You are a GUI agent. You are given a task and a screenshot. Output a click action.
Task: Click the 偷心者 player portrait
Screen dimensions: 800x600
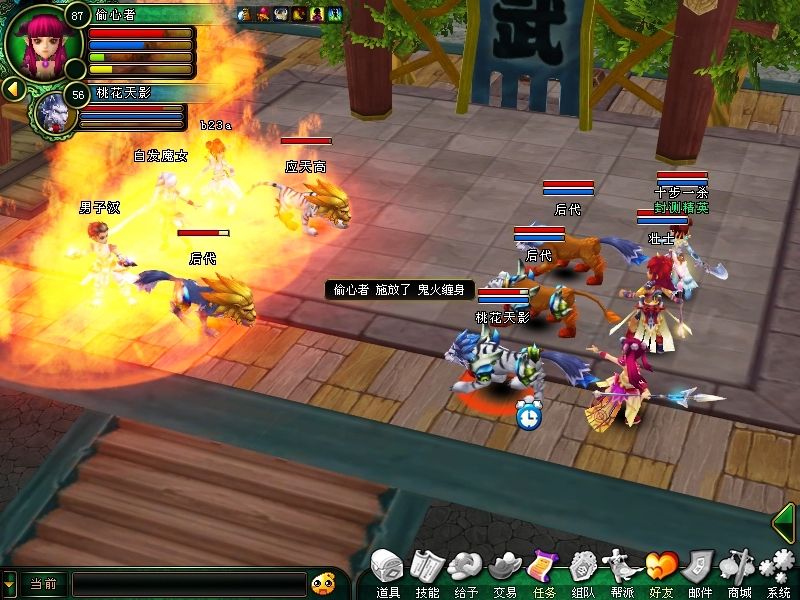click(42, 45)
